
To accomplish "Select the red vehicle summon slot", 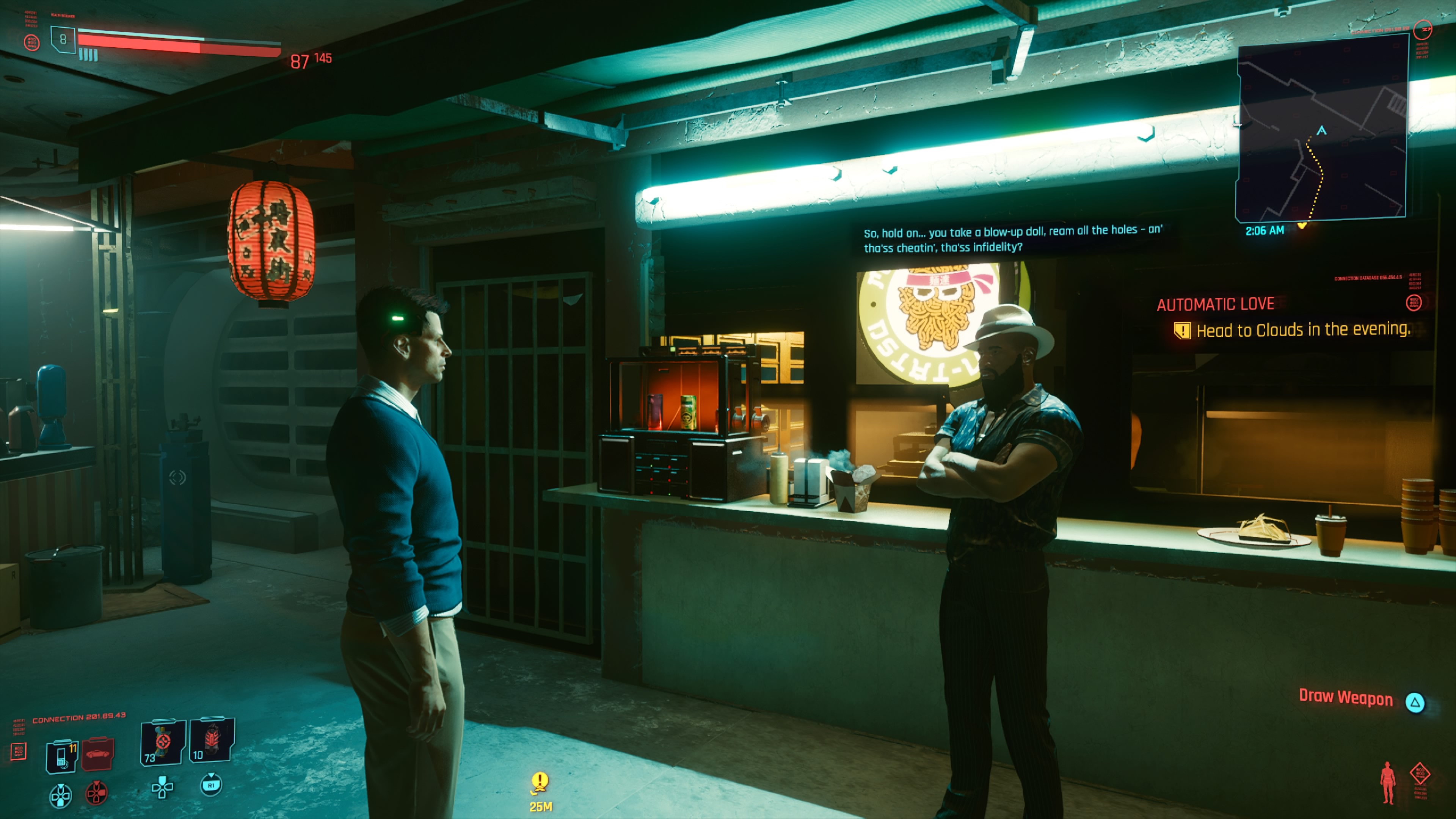I will 97,754.
